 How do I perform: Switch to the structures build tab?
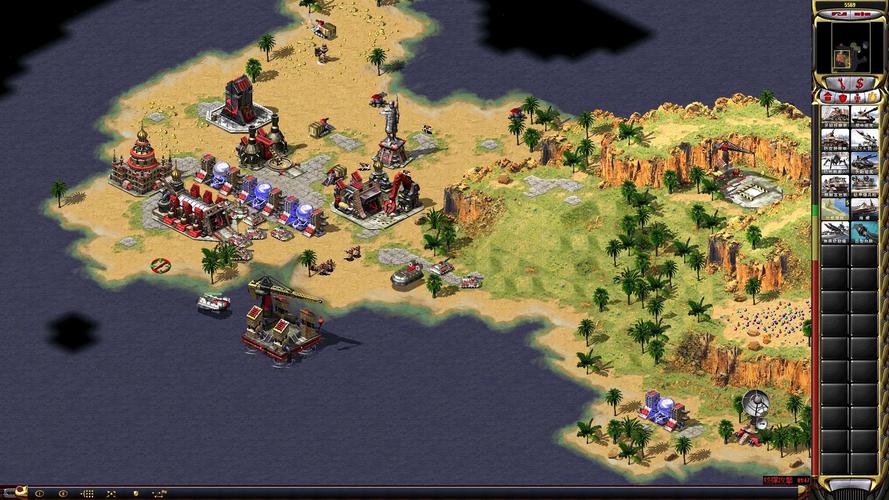829,97
